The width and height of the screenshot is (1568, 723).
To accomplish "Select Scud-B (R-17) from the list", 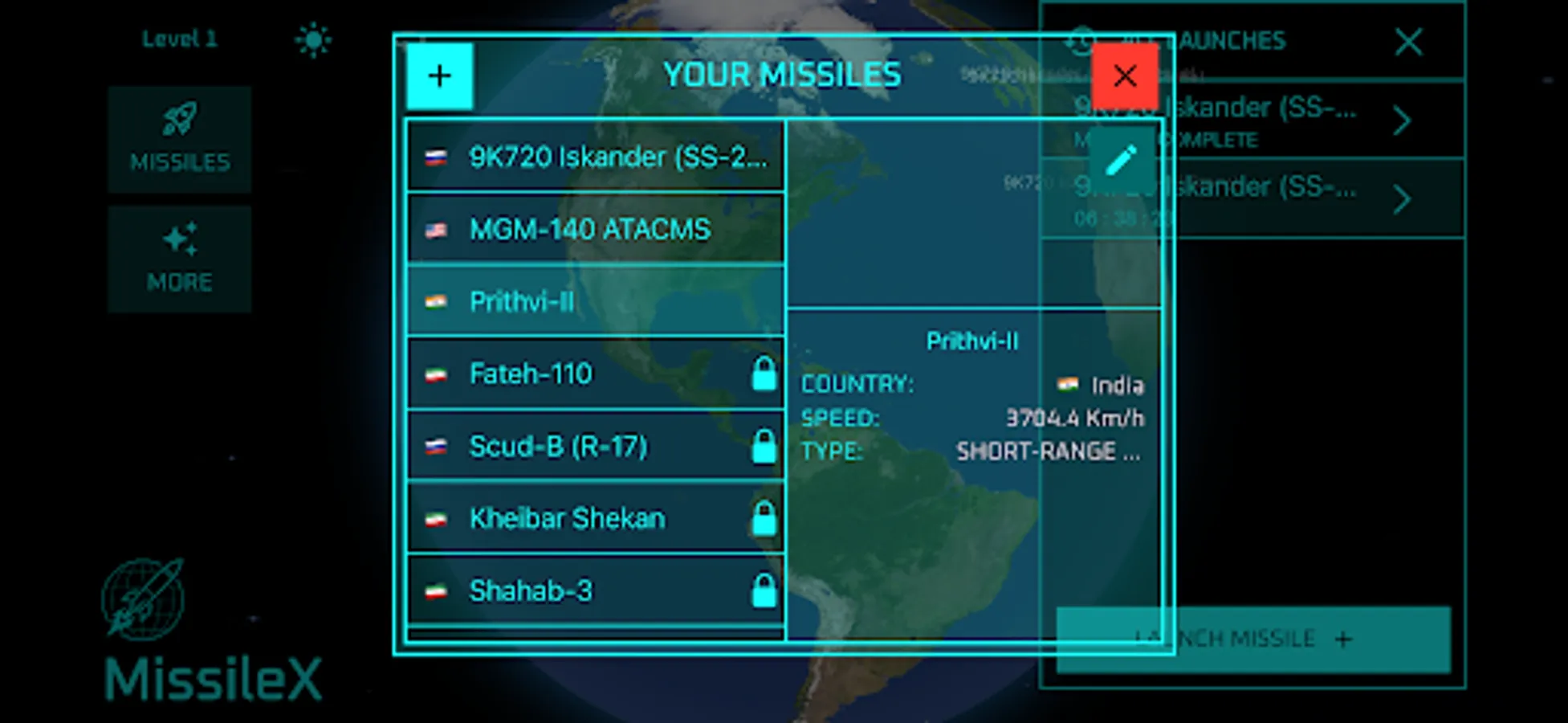I will [x=594, y=445].
